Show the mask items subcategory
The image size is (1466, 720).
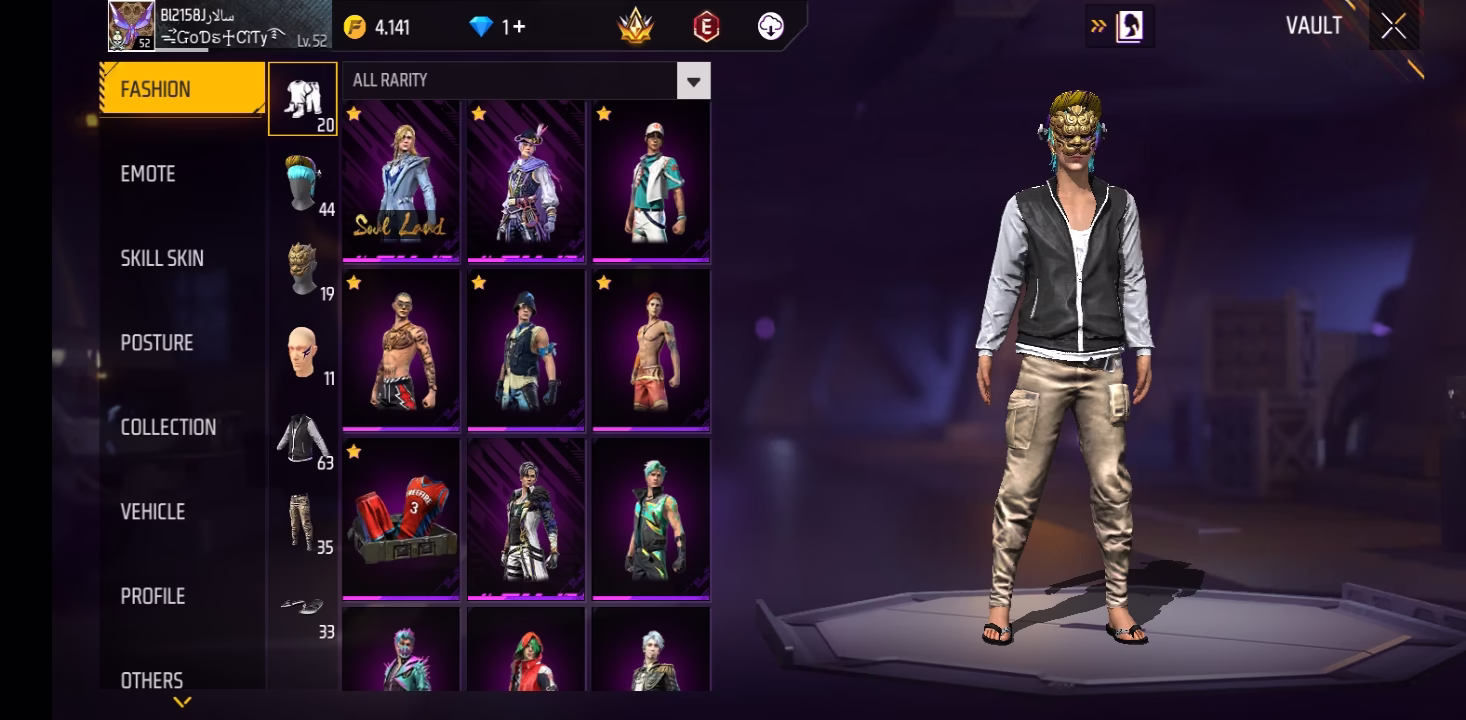tap(302, 268)
